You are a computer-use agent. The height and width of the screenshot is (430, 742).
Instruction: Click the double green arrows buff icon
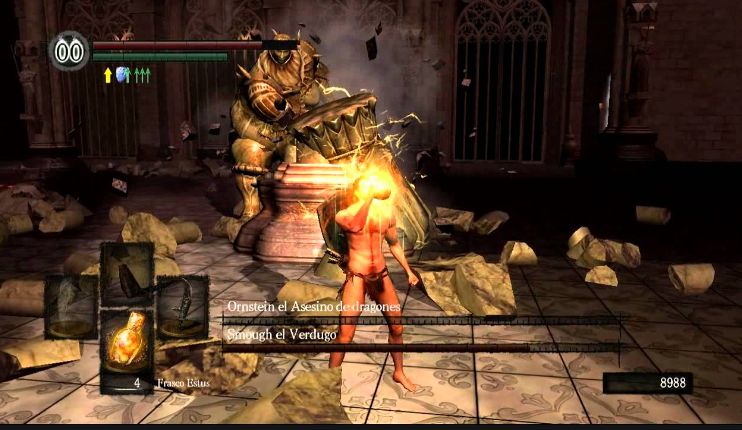[x=141, y=74]
